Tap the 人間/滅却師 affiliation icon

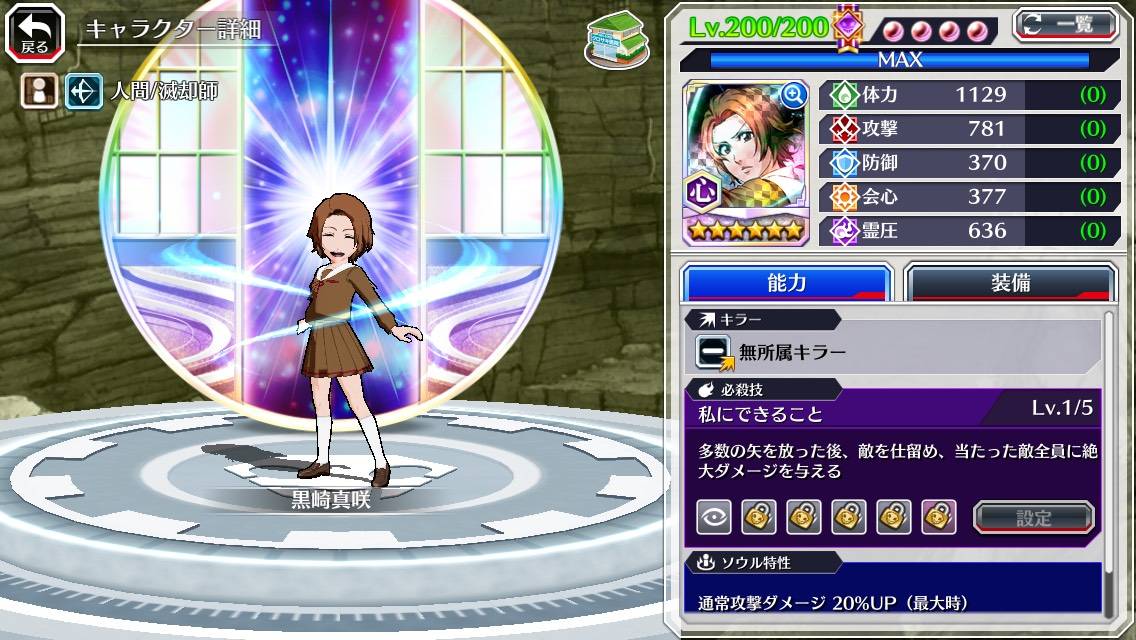[84, 92]
